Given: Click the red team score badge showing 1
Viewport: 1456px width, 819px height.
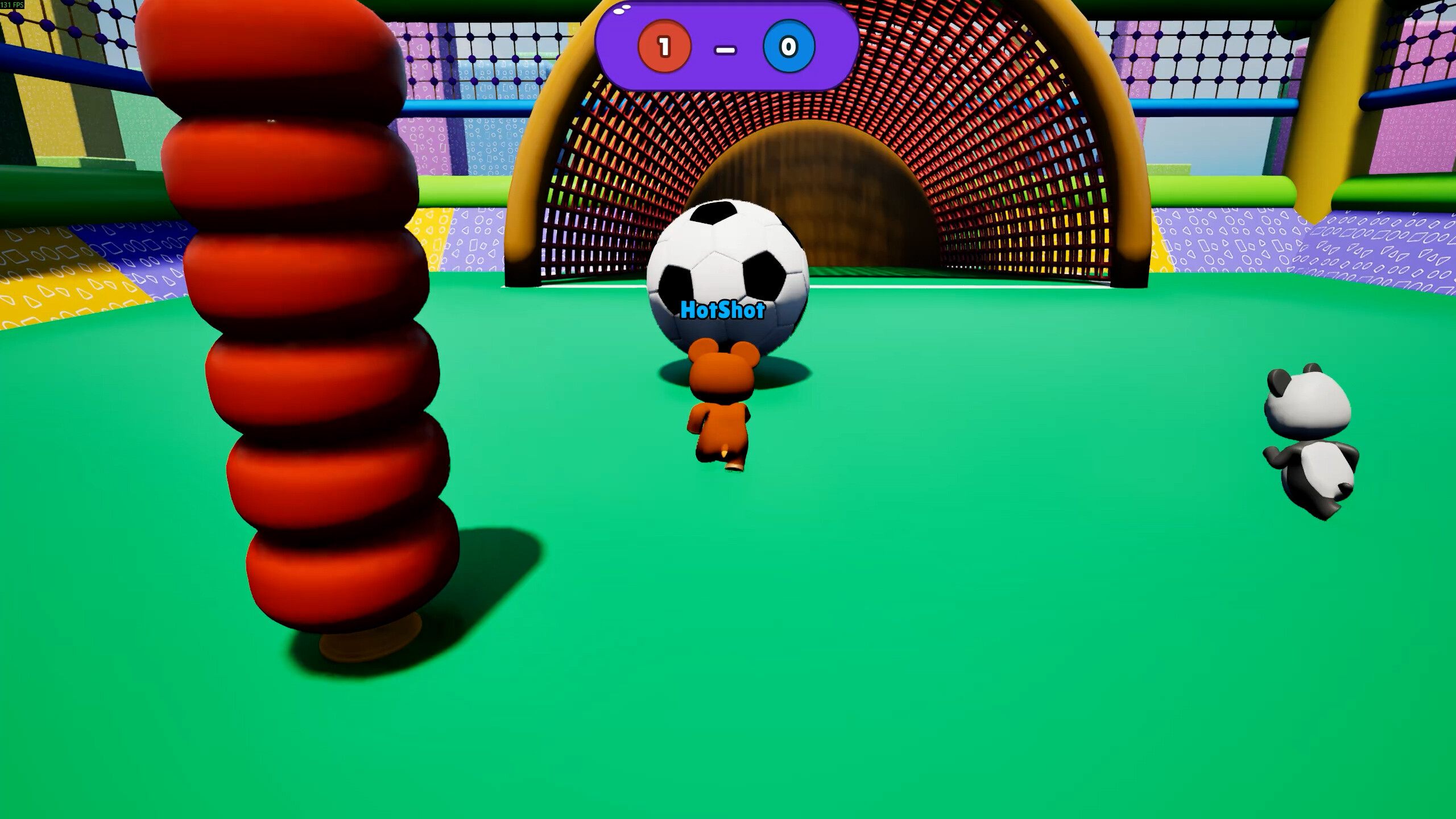Looking at the screenshot, I should 663,47.
